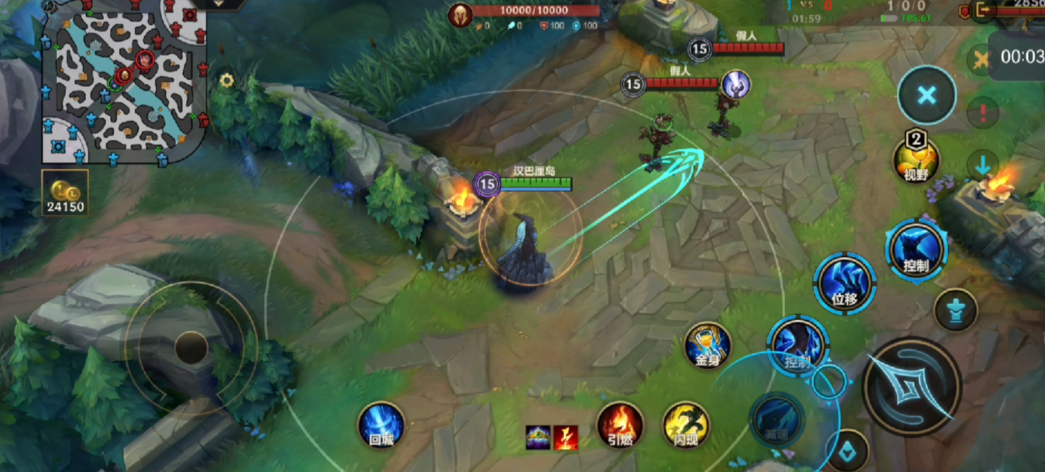The height and width of the screenshot is (472, 1045).
Task: Tap the main basic attack button
Action: [911, 386]
